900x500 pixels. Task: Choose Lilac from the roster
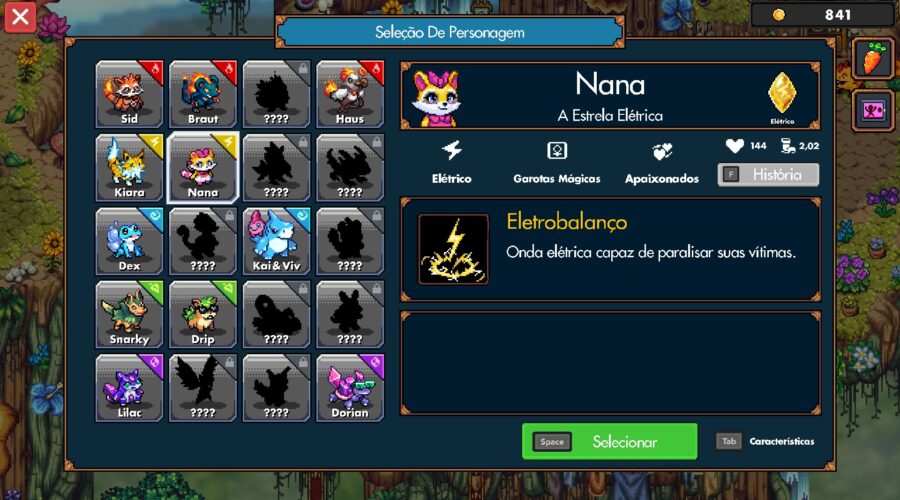coord(129,388)
